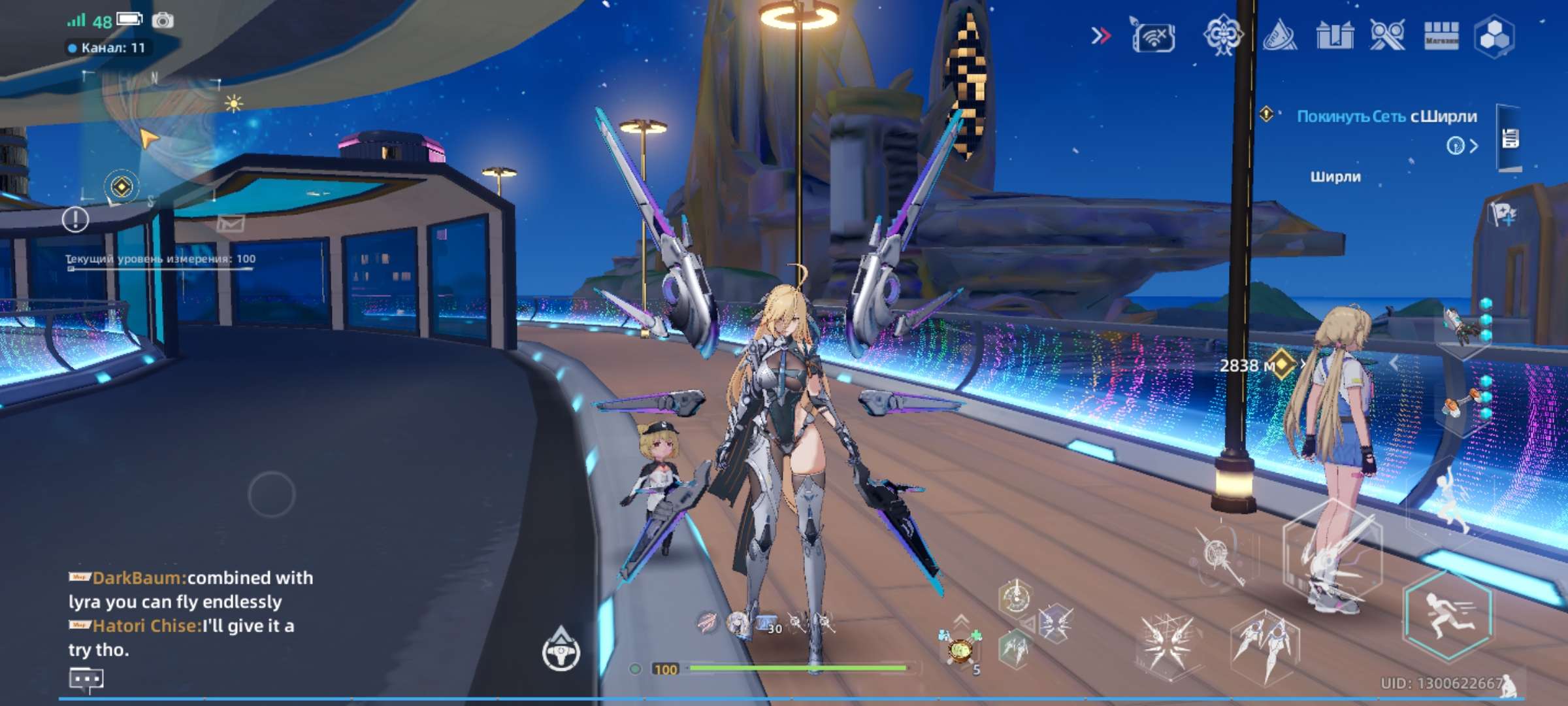Tap the steering wheel vehicle button

click(561, 652)
